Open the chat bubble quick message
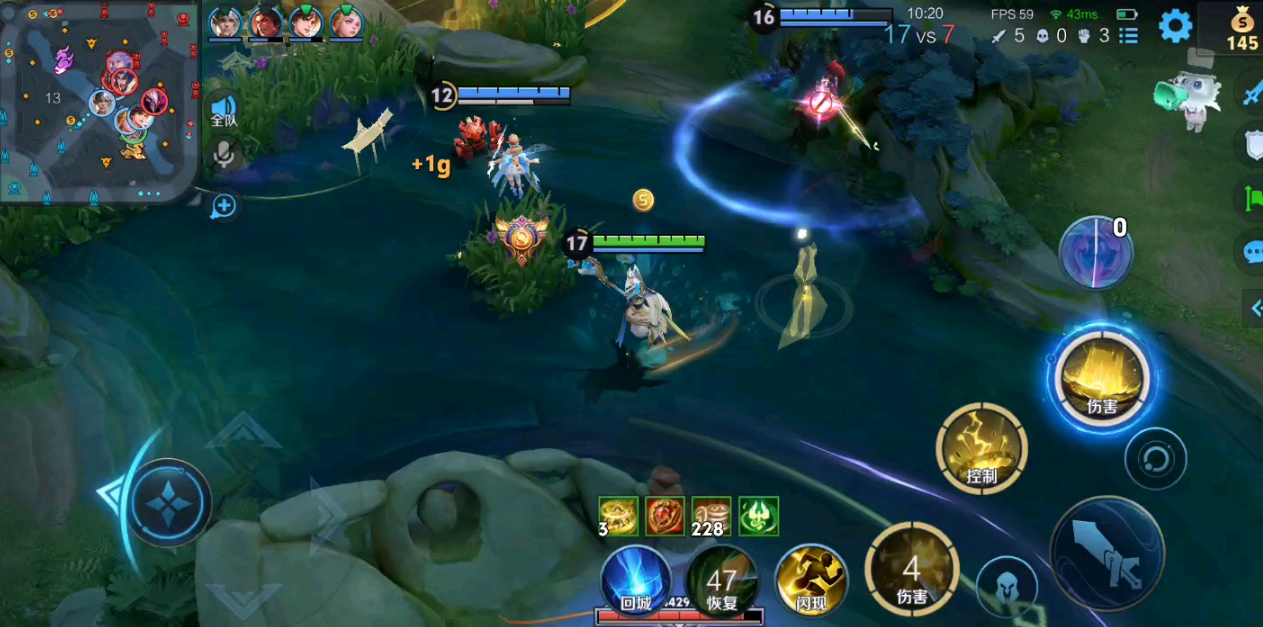 (1252, 252)
